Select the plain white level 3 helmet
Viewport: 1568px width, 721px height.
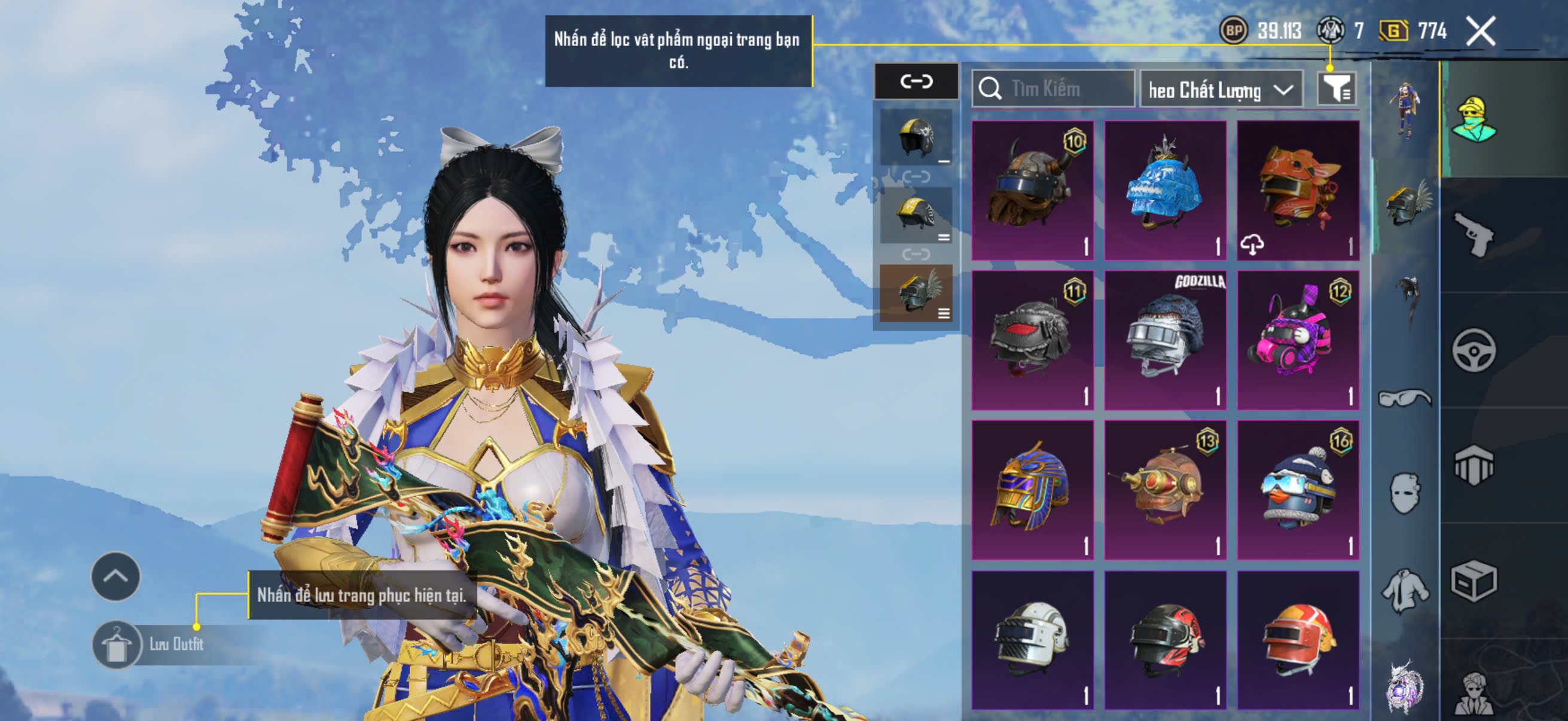point(1032,640)
